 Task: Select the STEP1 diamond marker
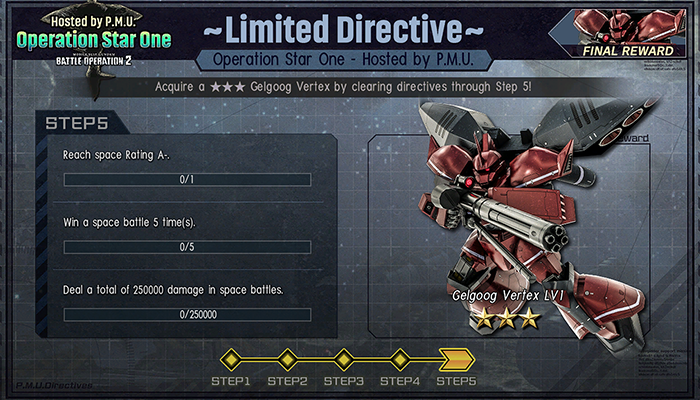pyautogui.click(x=231, y=358)
